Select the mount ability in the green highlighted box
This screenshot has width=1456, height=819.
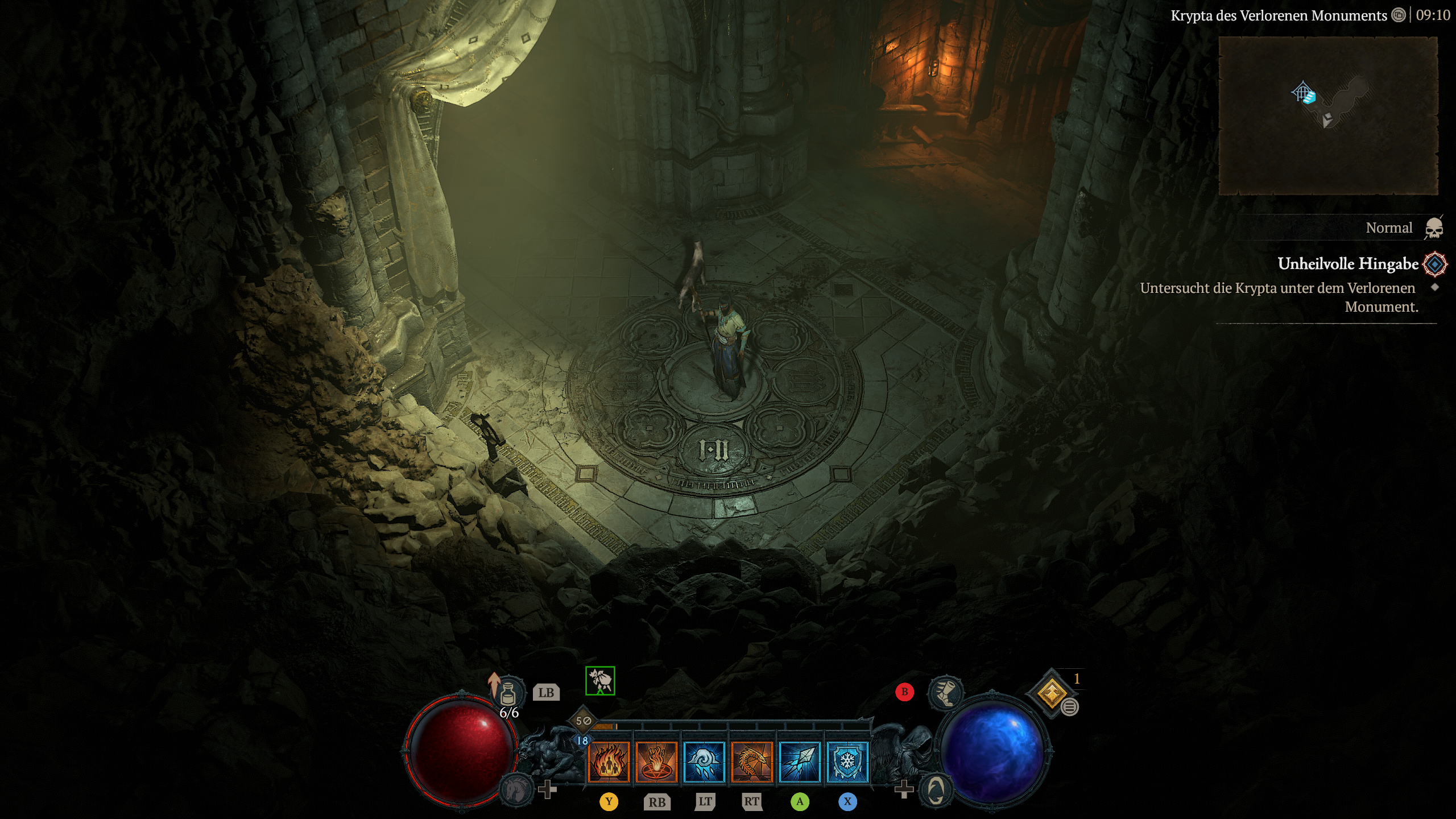click(600, 681)
